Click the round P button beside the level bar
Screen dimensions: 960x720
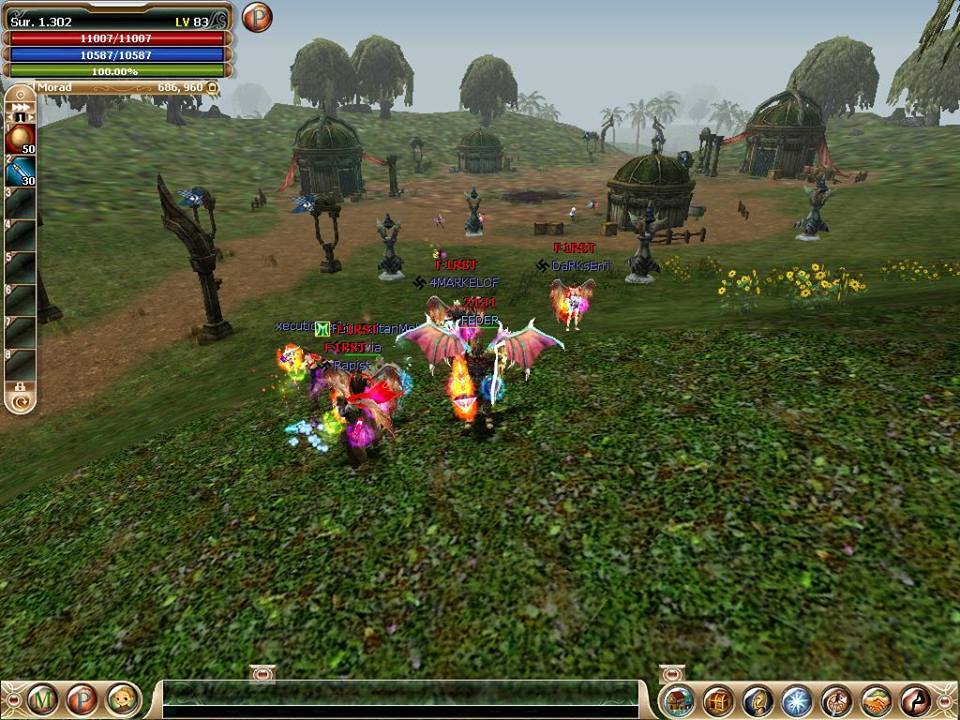257,17
